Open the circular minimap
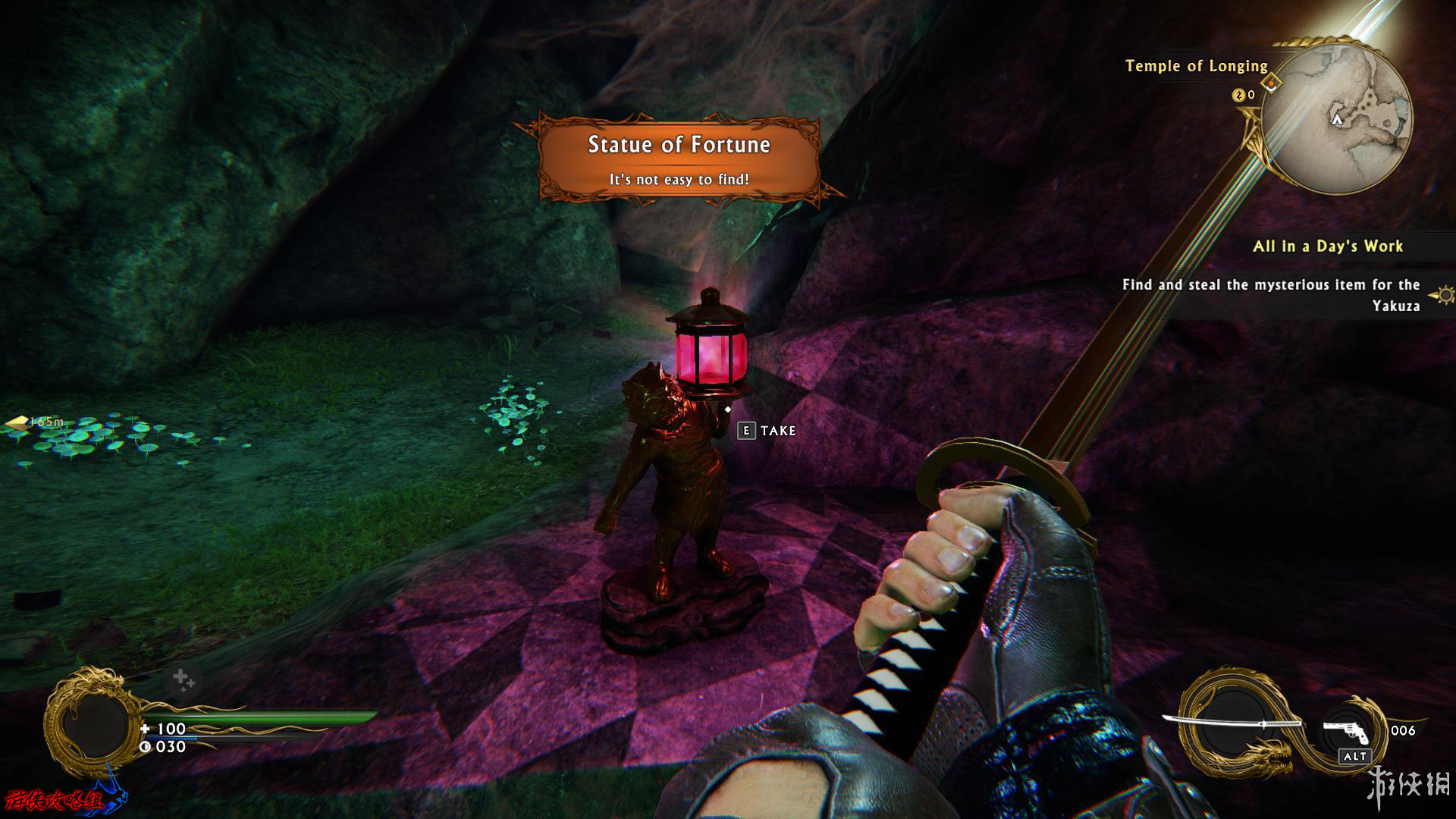The width and height of the screenshot is (1456, 819). pyautogui.click(x=1337, y=119)
